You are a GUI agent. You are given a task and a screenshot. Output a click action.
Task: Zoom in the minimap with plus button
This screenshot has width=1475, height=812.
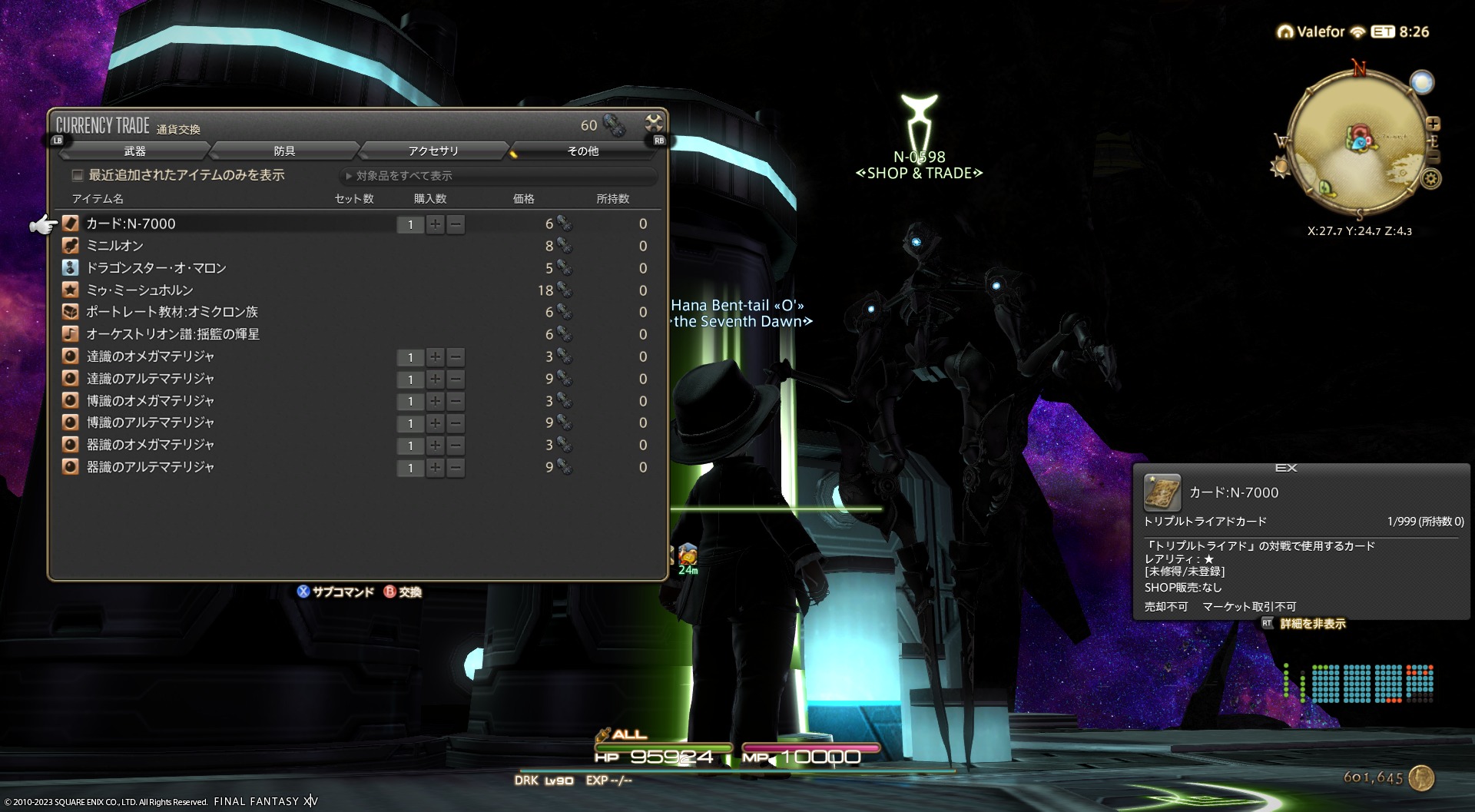coord(1433,124)
